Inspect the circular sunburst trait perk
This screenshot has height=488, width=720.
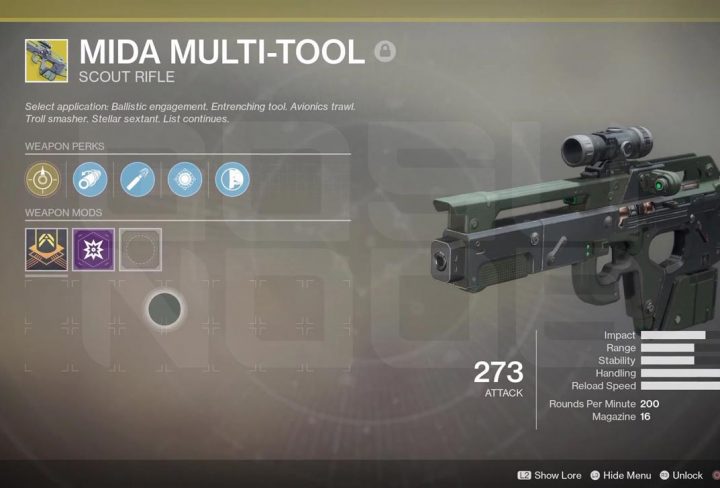click(185, 180)
